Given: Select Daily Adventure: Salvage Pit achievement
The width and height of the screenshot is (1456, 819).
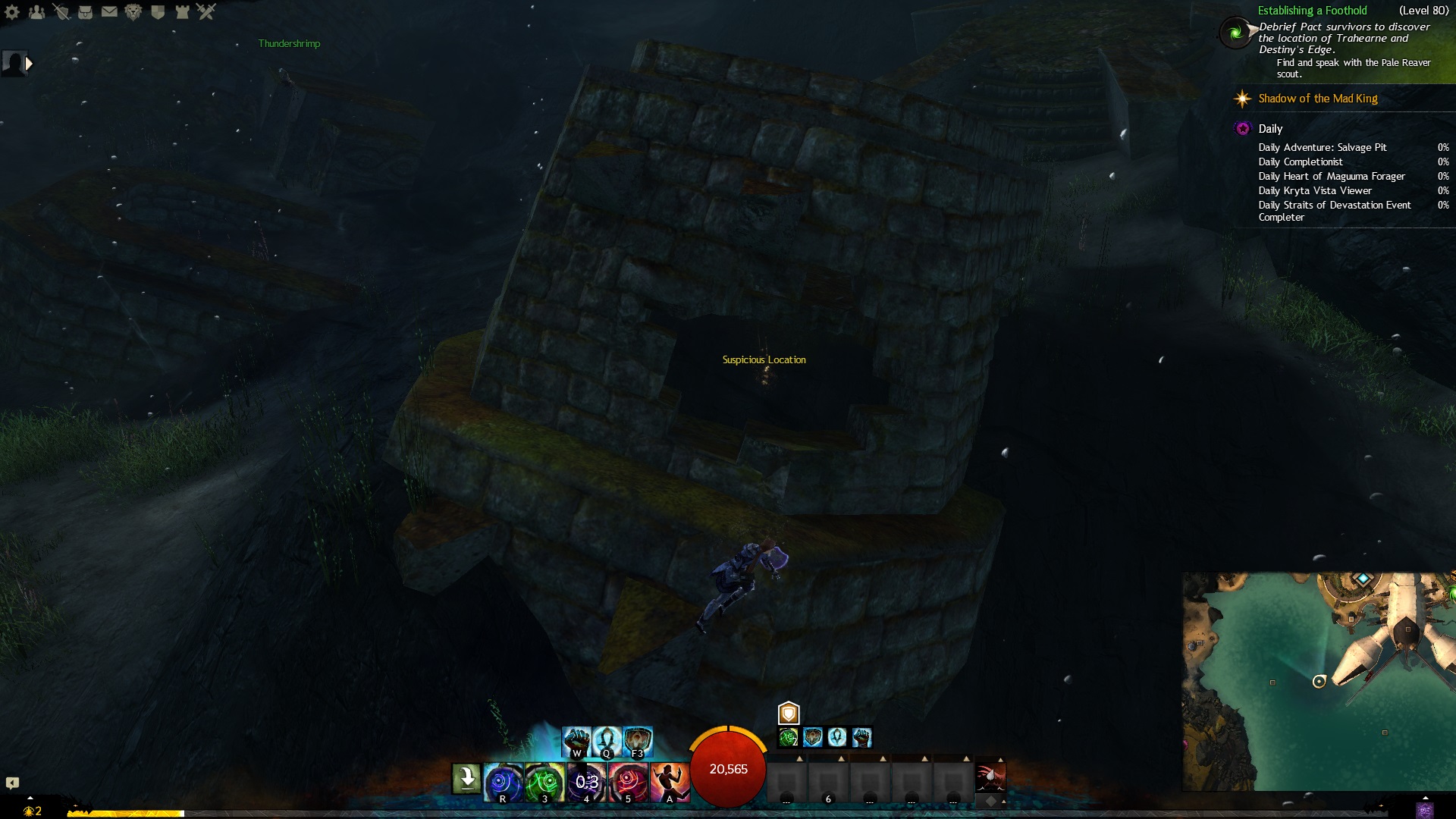Looking at the screenshot, I should pyautogui.click(x=1323, y=148).
